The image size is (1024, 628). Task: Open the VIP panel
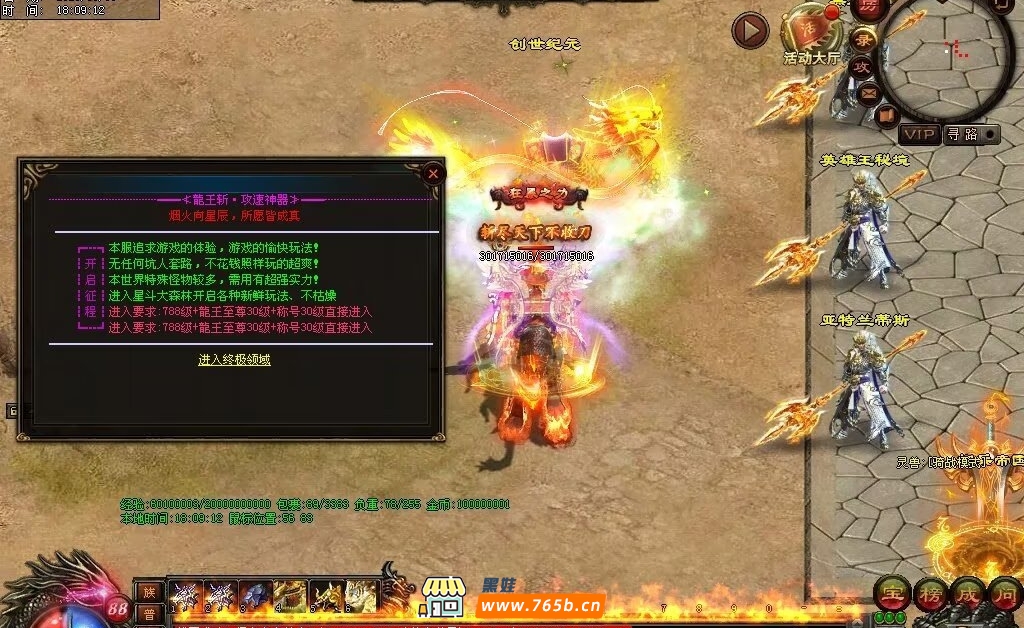point(920,134)
